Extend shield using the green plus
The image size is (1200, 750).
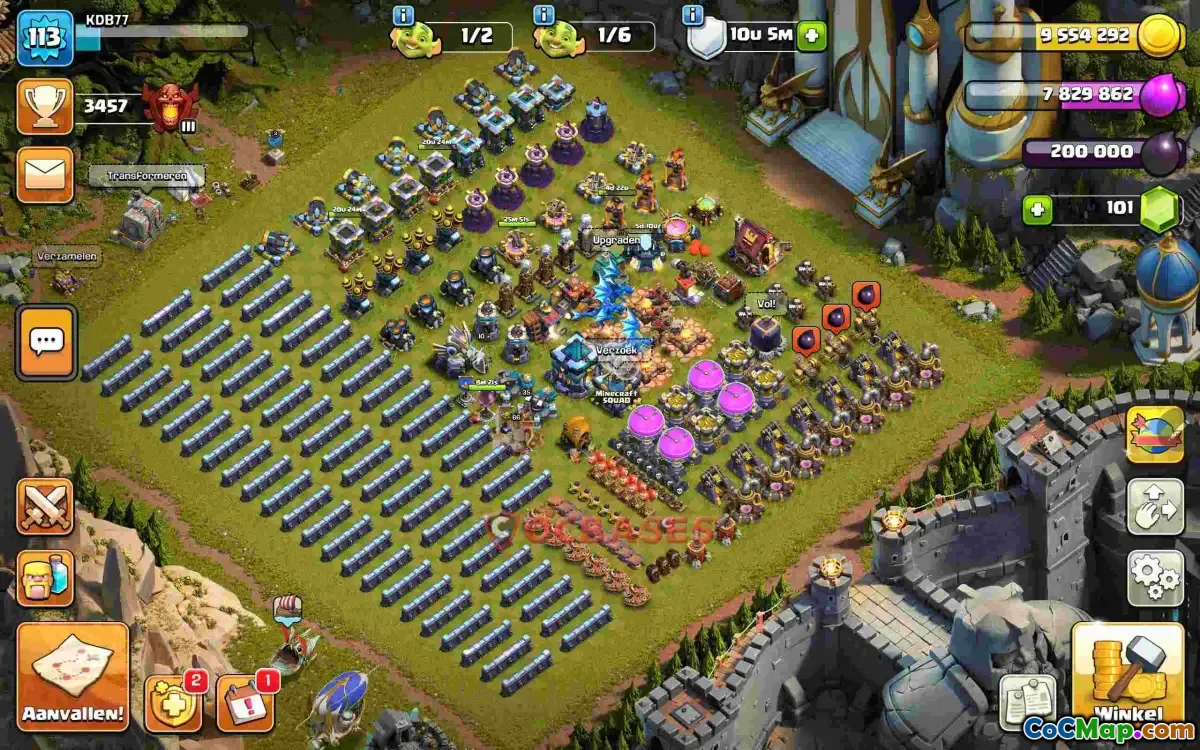point(811,37)
